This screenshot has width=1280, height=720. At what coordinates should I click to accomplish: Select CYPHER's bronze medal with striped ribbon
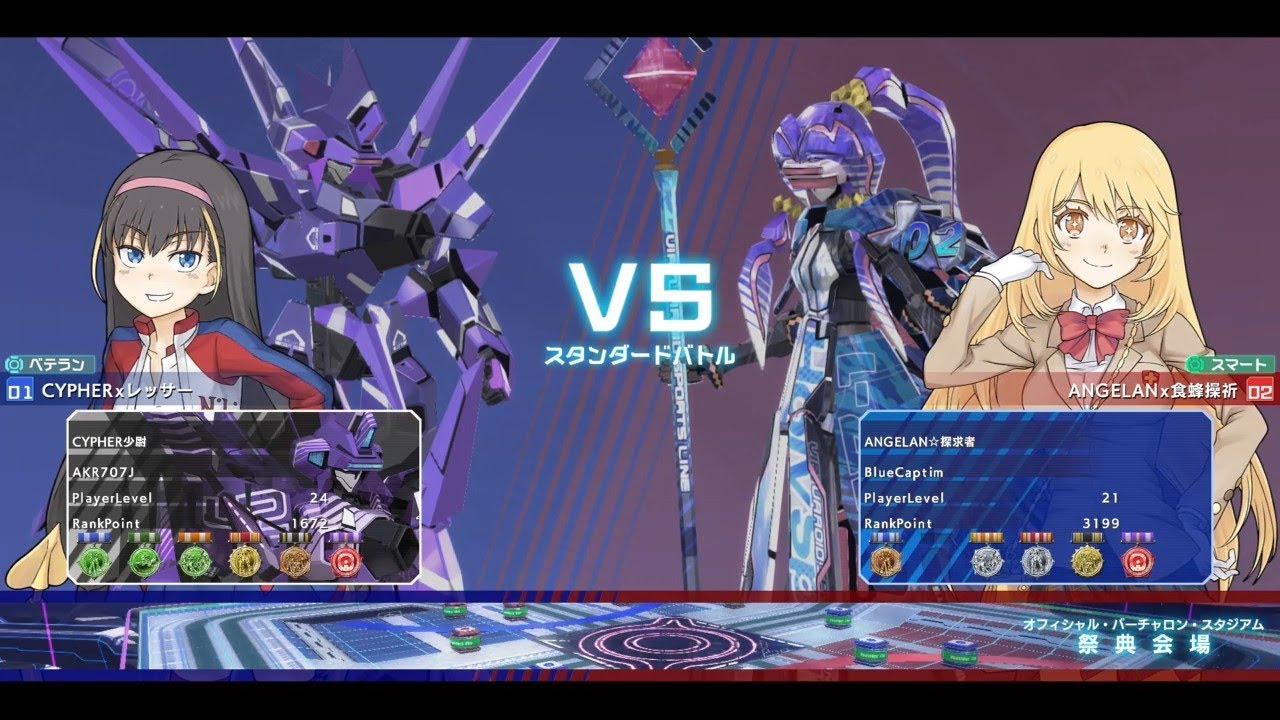tap(295, 562)
